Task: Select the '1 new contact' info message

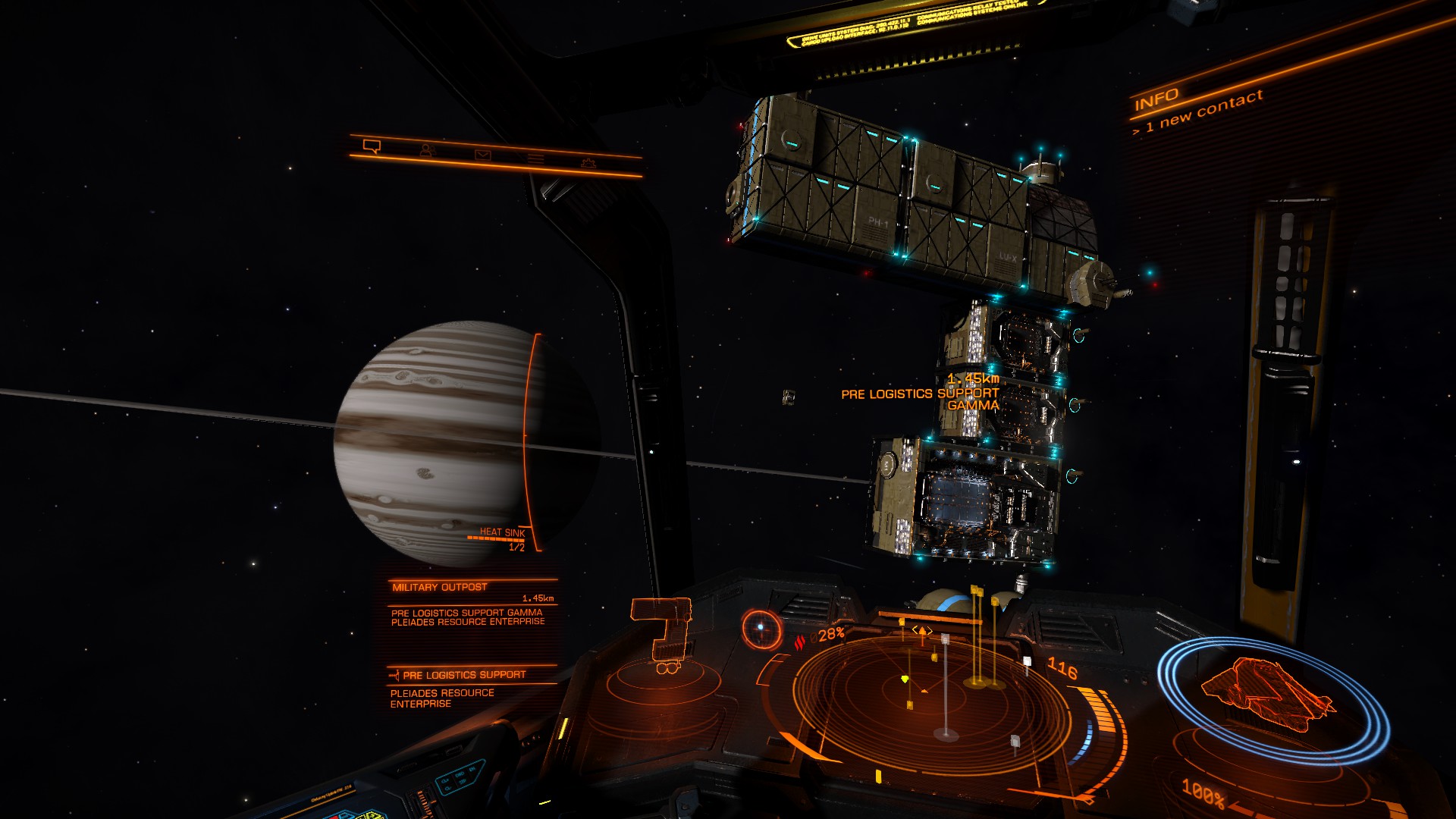Action: tap(1198, 113)
